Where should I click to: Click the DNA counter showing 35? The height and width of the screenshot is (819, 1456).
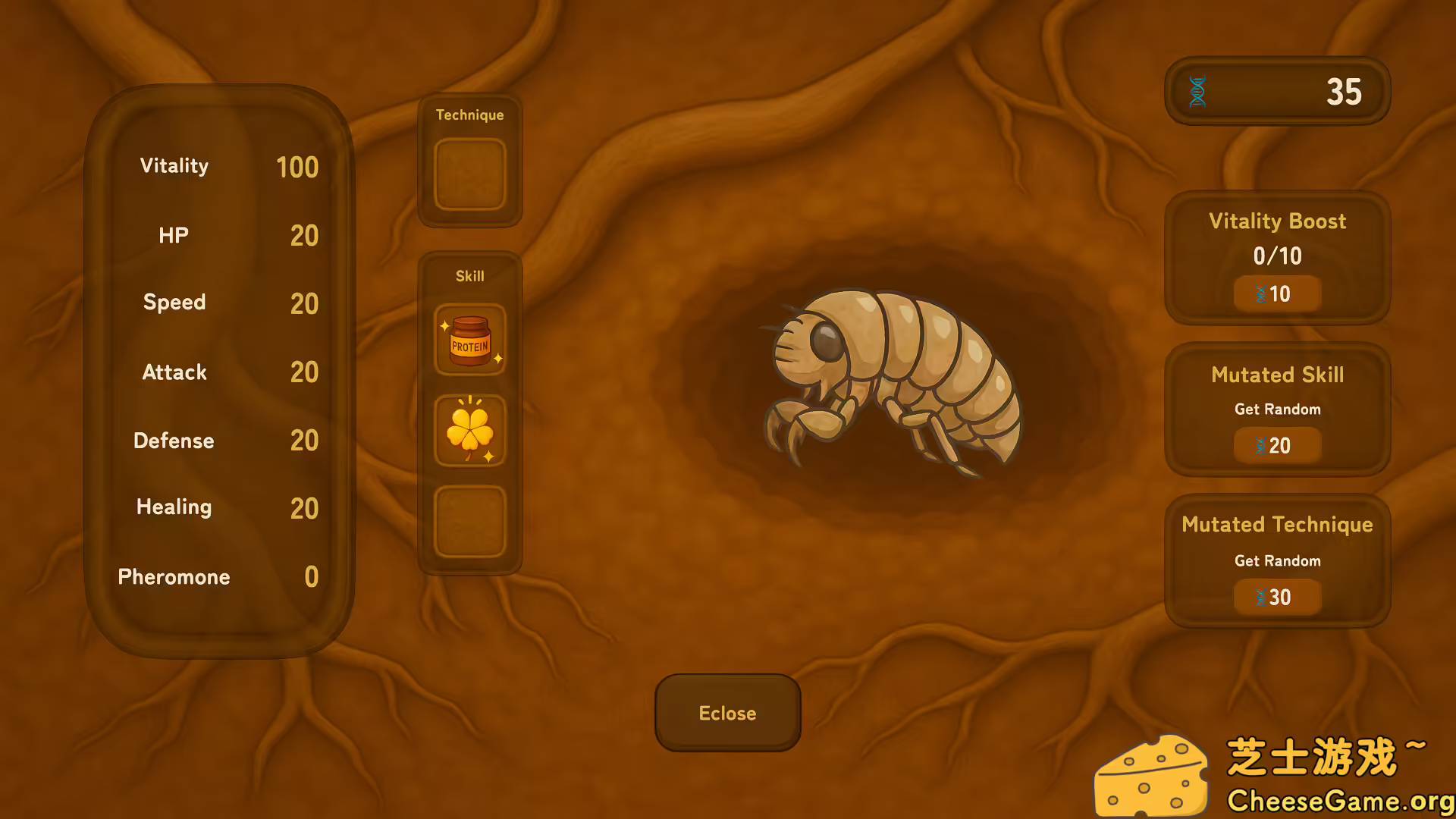tap(1277, 91)
